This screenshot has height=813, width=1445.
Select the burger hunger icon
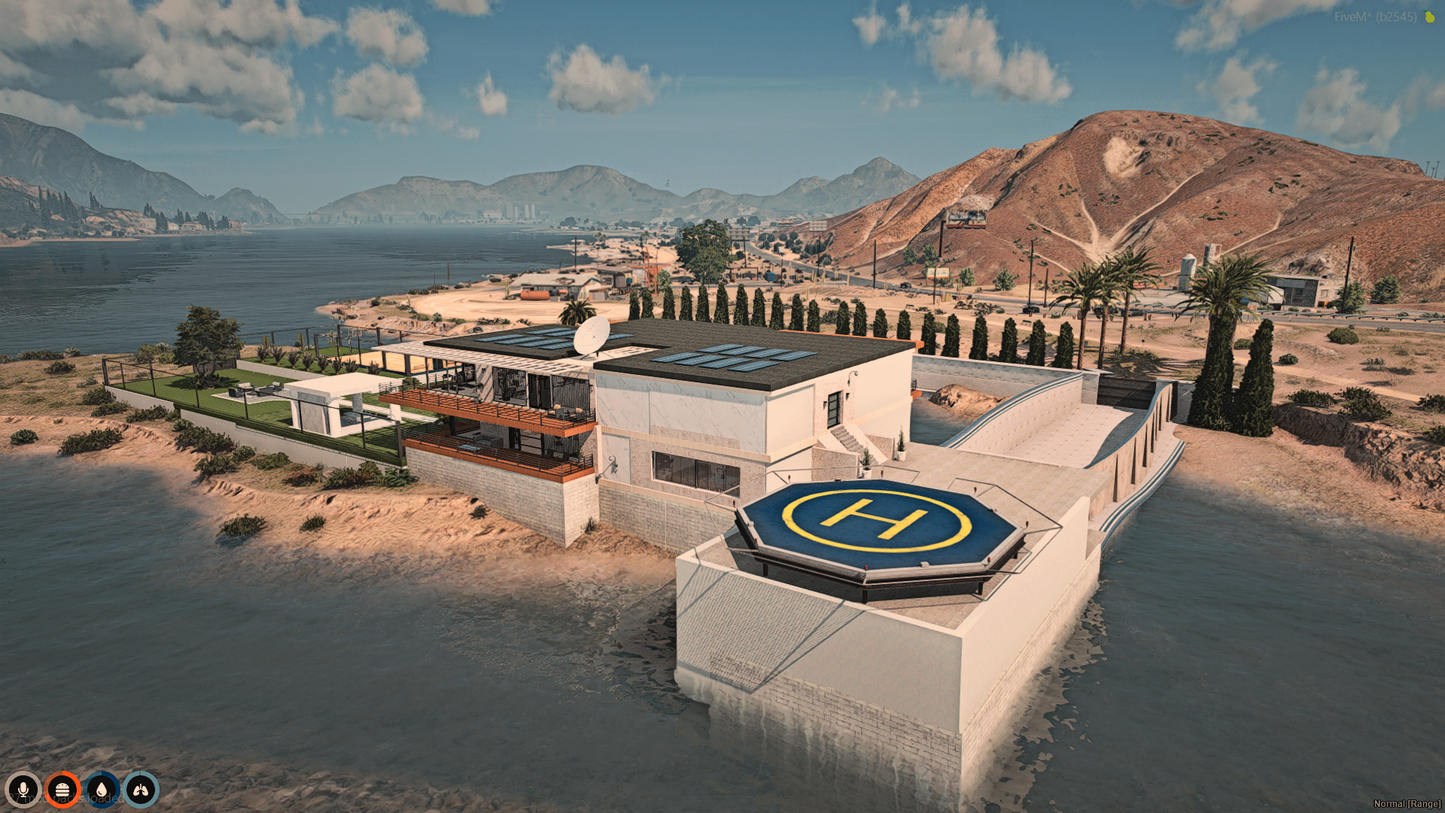tap(62, 789)
